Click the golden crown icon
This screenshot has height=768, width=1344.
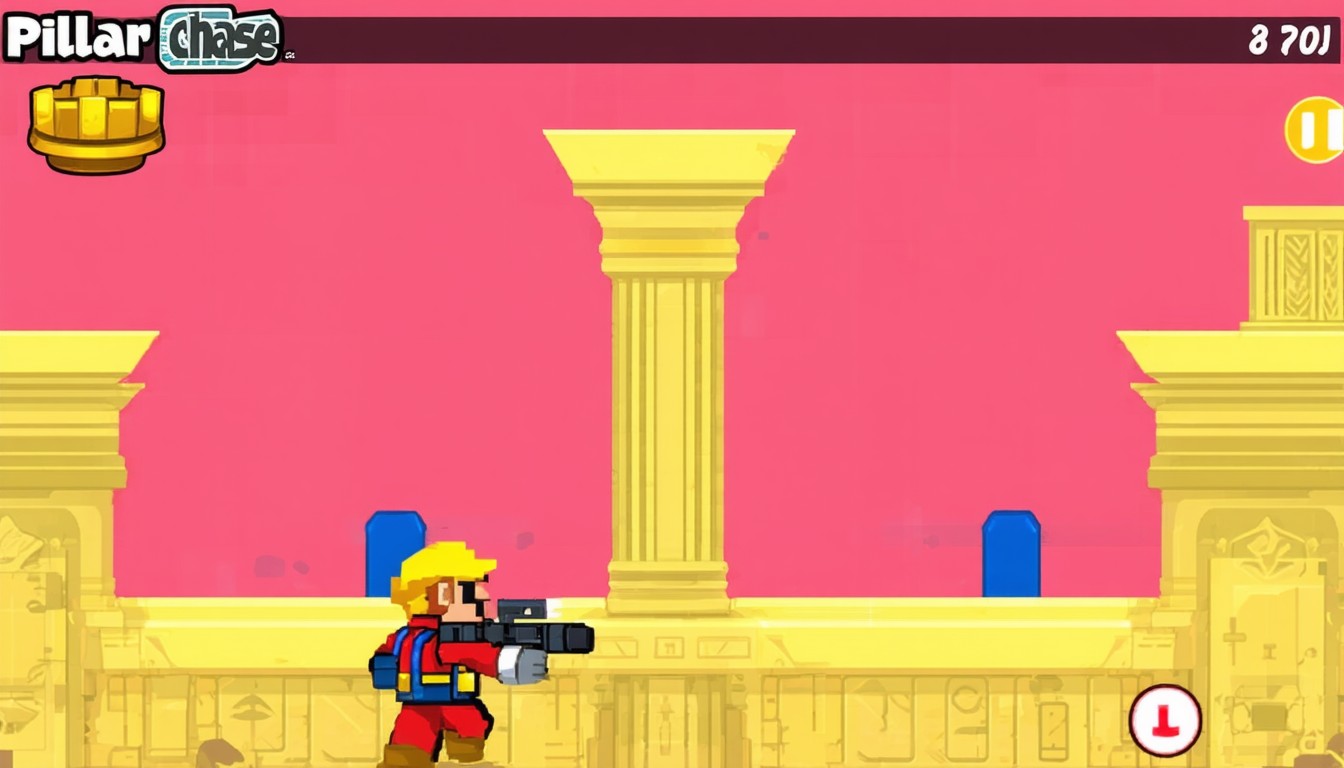click(96, 123)
